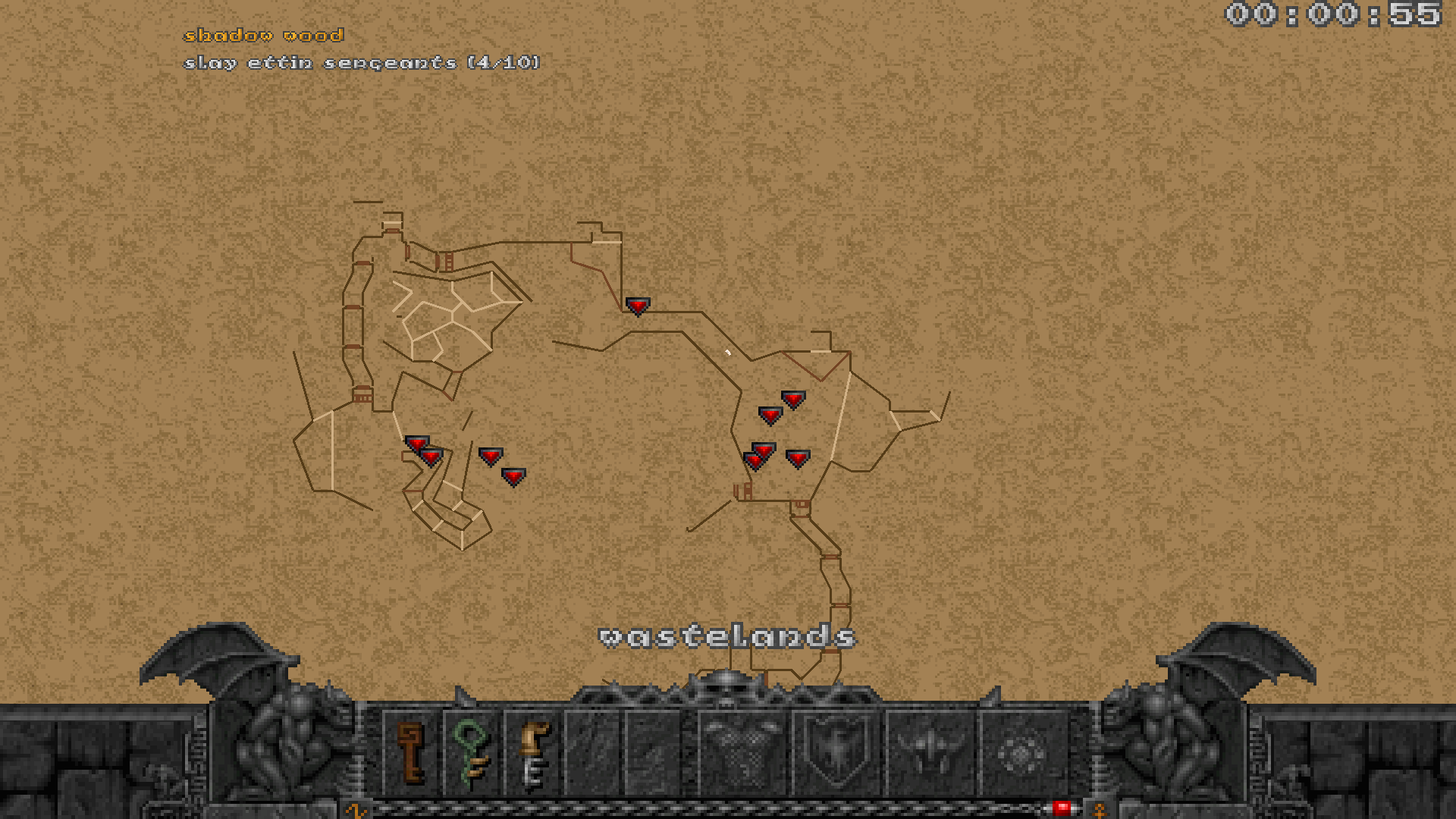Select the lone red gem marker on the upper corridor
The width and height of the screenshot is (1456, 819).
click(x=638, y=306)
